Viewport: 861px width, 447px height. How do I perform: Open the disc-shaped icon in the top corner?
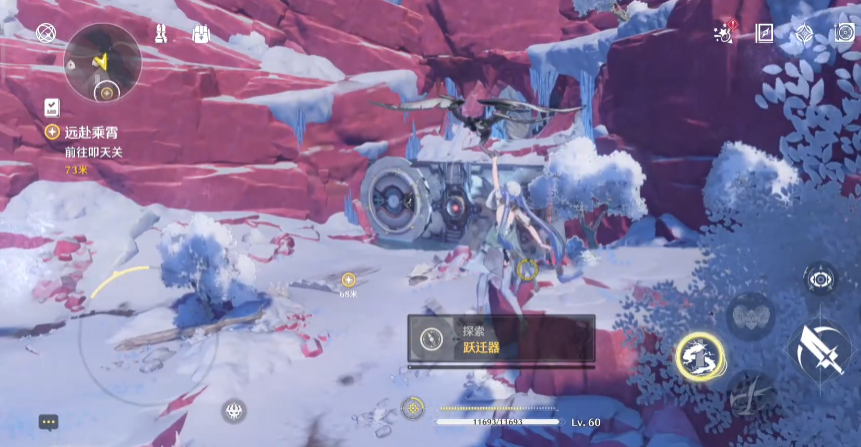[x=843, y=34]
